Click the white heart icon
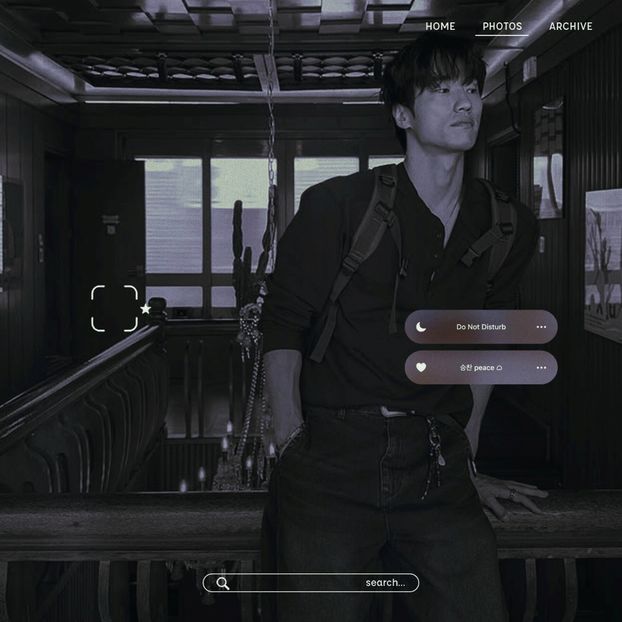Viewport: 622px width, 622px height. click(x=421, y=367)
